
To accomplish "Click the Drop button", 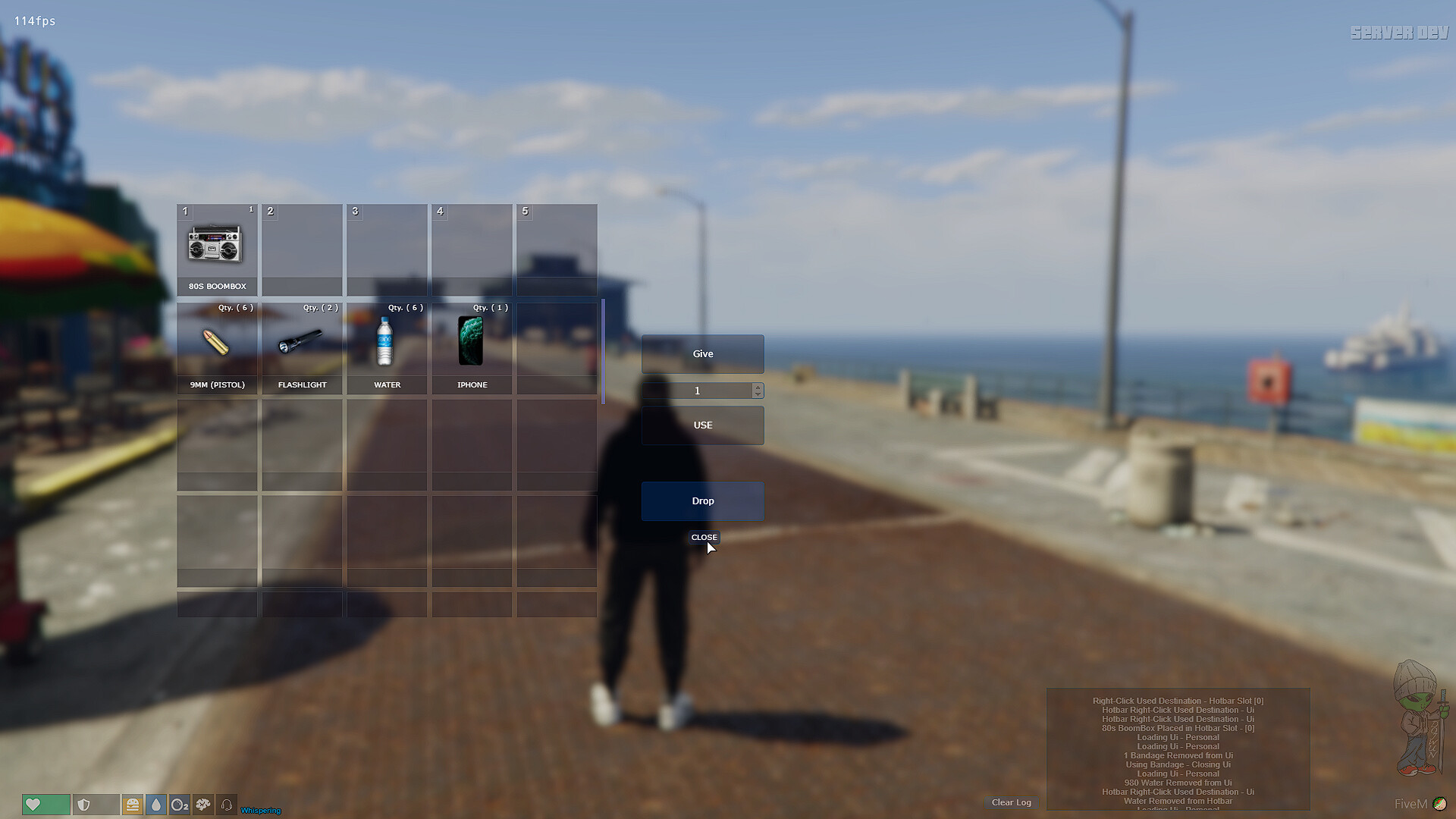I will 702,501.
